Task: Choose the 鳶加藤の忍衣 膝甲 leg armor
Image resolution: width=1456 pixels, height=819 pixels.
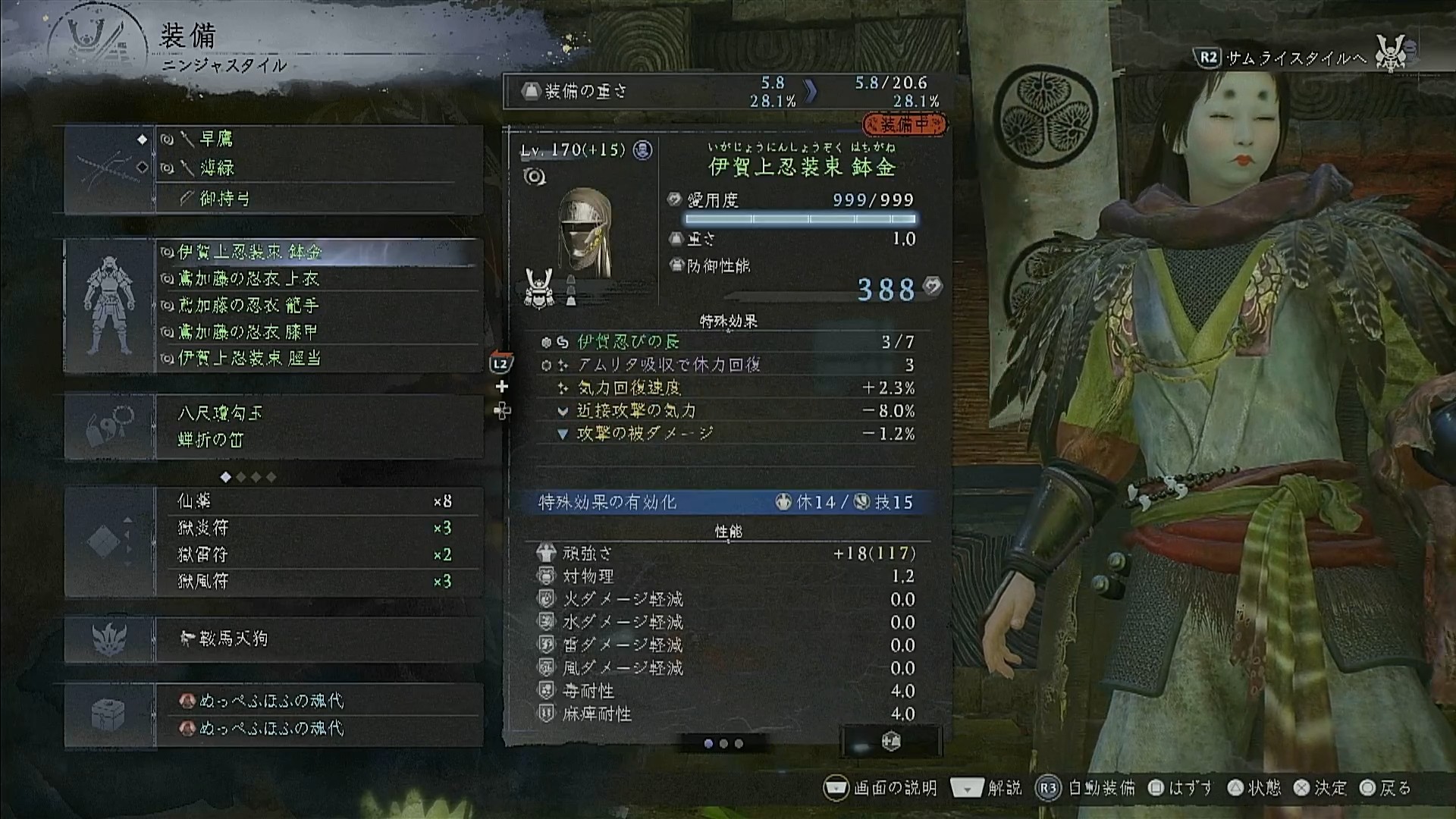Action: coord(318,332)
